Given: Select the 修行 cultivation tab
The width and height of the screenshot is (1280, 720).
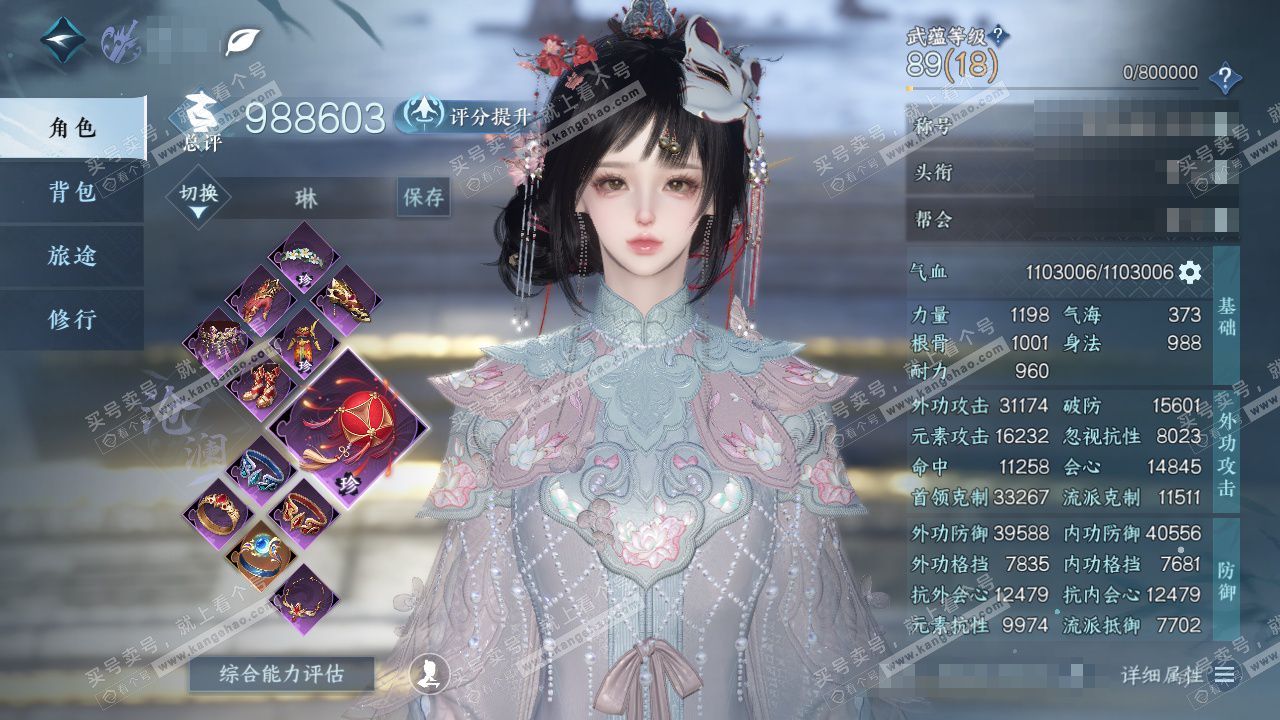Looking at the screenshot, I should pyautogui.click(x=72, y=320).
